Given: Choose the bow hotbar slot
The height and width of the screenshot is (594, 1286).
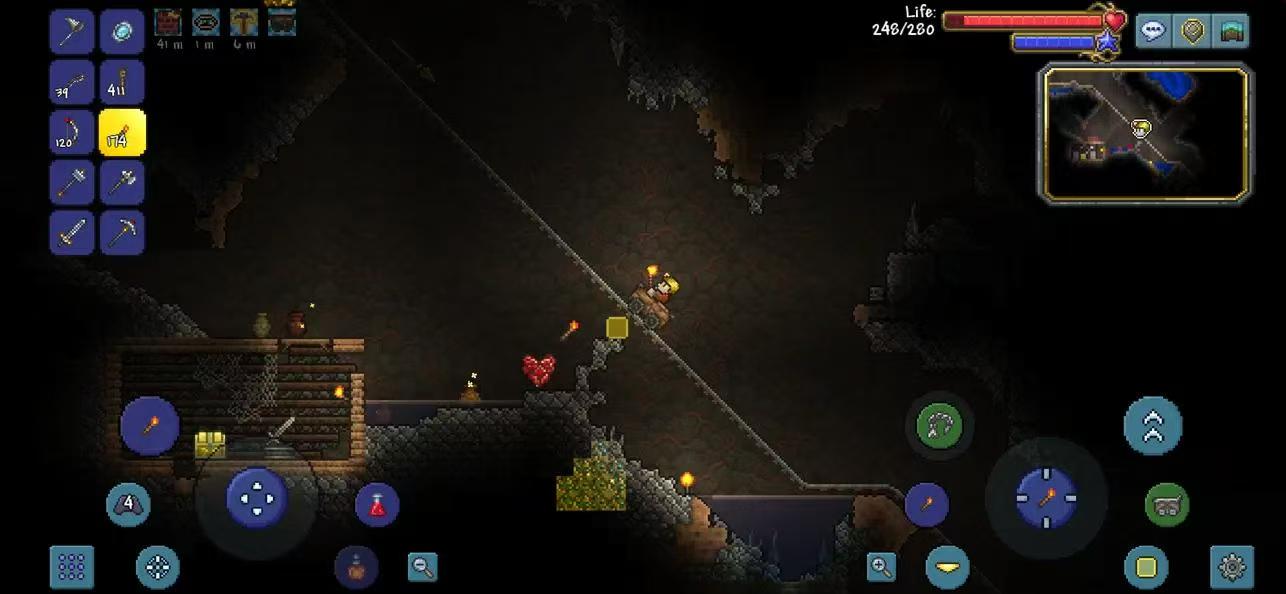Looking at the screenshot, I should [x=72, y=133].
